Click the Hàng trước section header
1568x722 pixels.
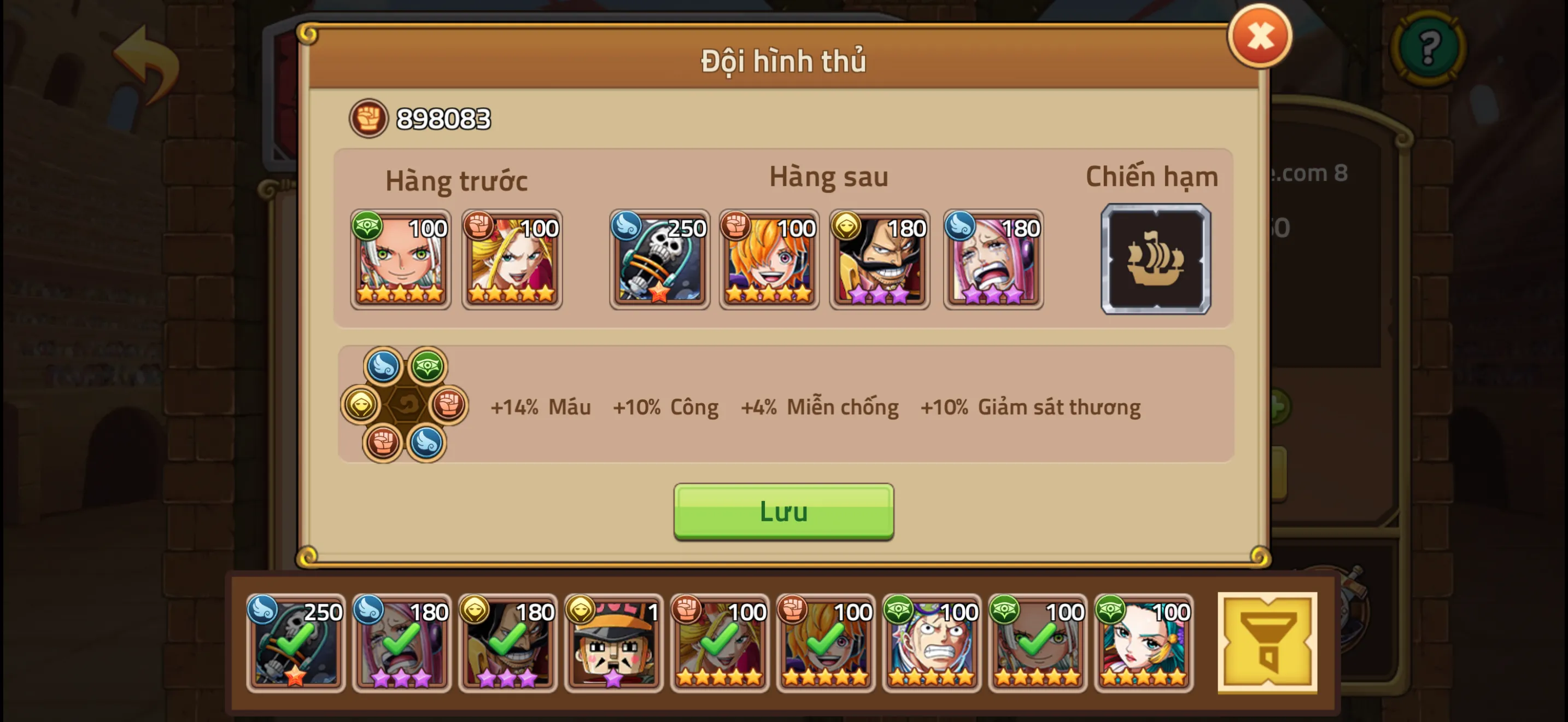click(x=458, y=180)
